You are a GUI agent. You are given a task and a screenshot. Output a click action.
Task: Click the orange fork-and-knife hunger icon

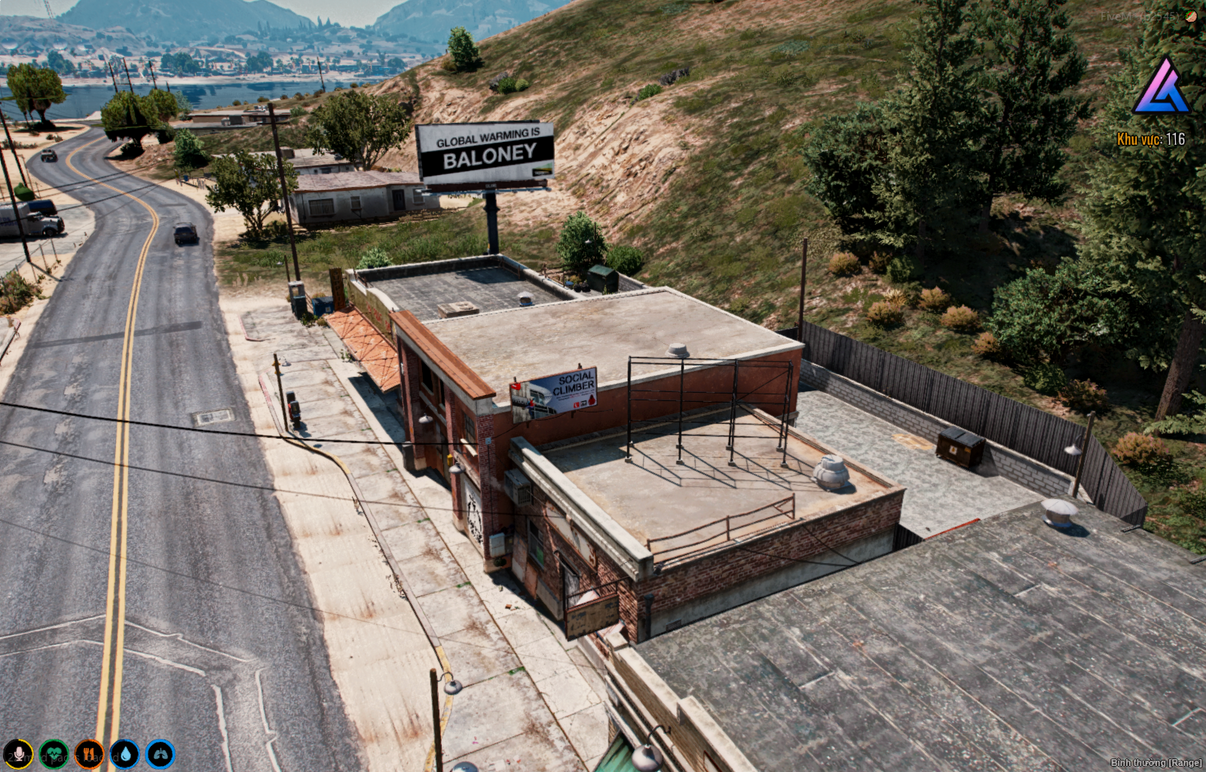pyautogui.click(x=89, y=753)
